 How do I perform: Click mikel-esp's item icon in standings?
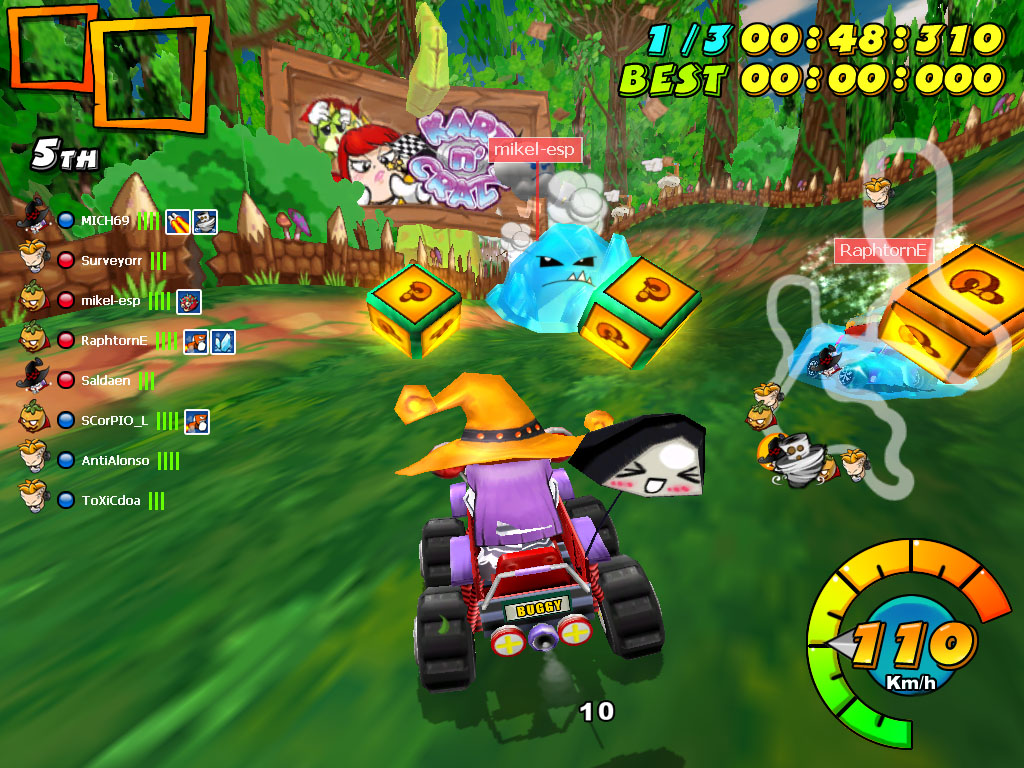point(188,300)
